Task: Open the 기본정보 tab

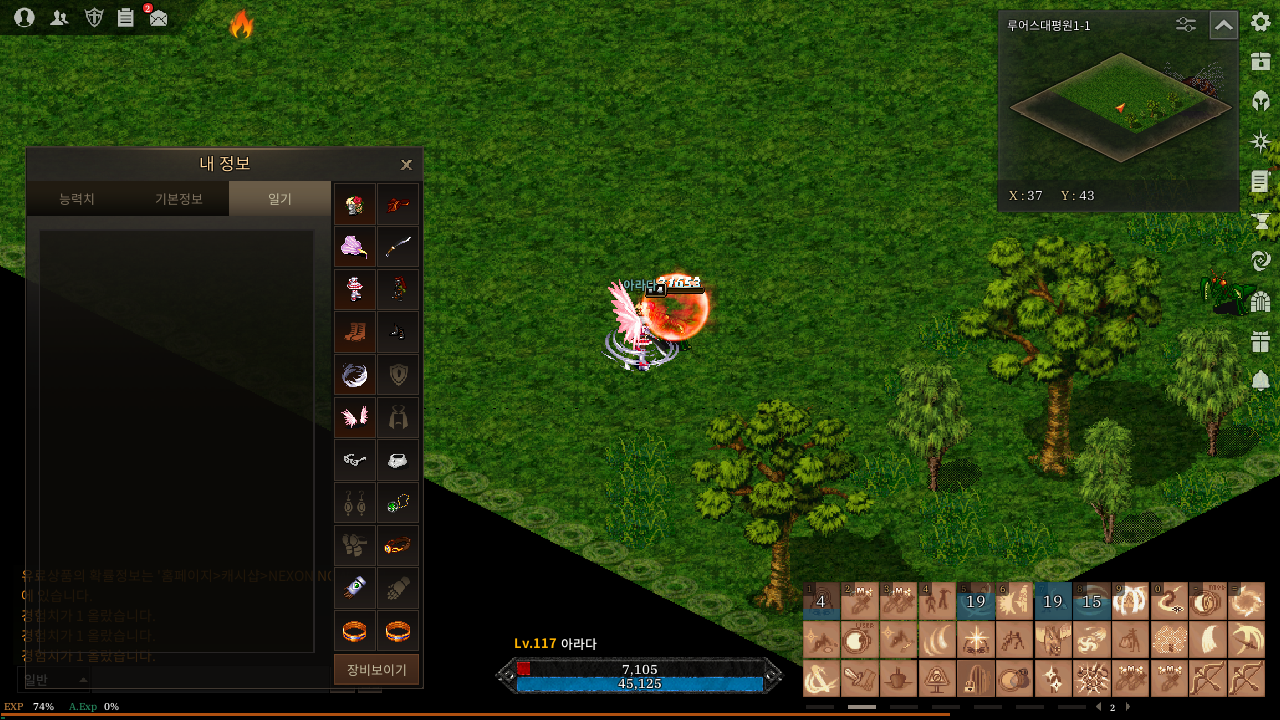Action: (178, 199)
